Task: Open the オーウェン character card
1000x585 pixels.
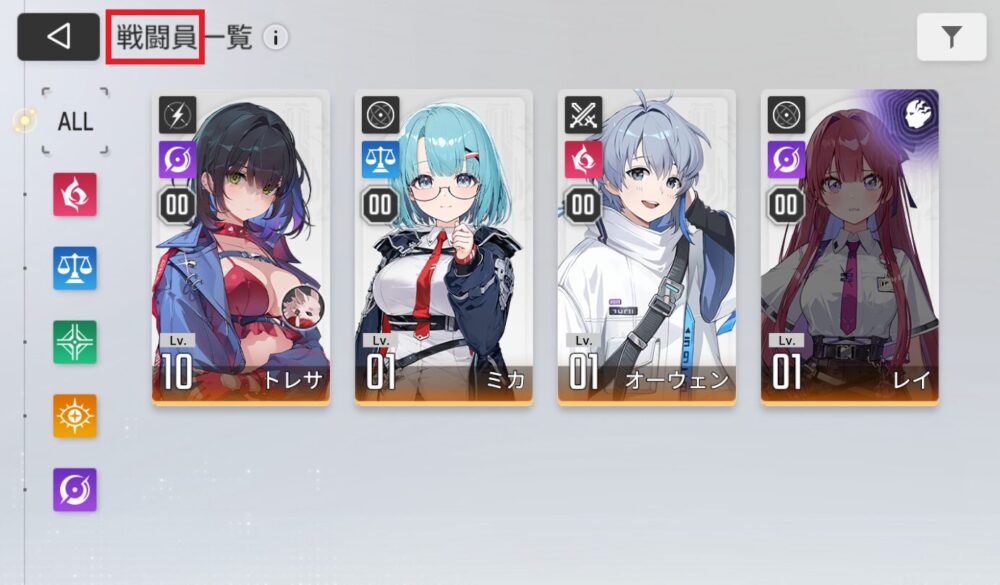Action: coord(646,247)
